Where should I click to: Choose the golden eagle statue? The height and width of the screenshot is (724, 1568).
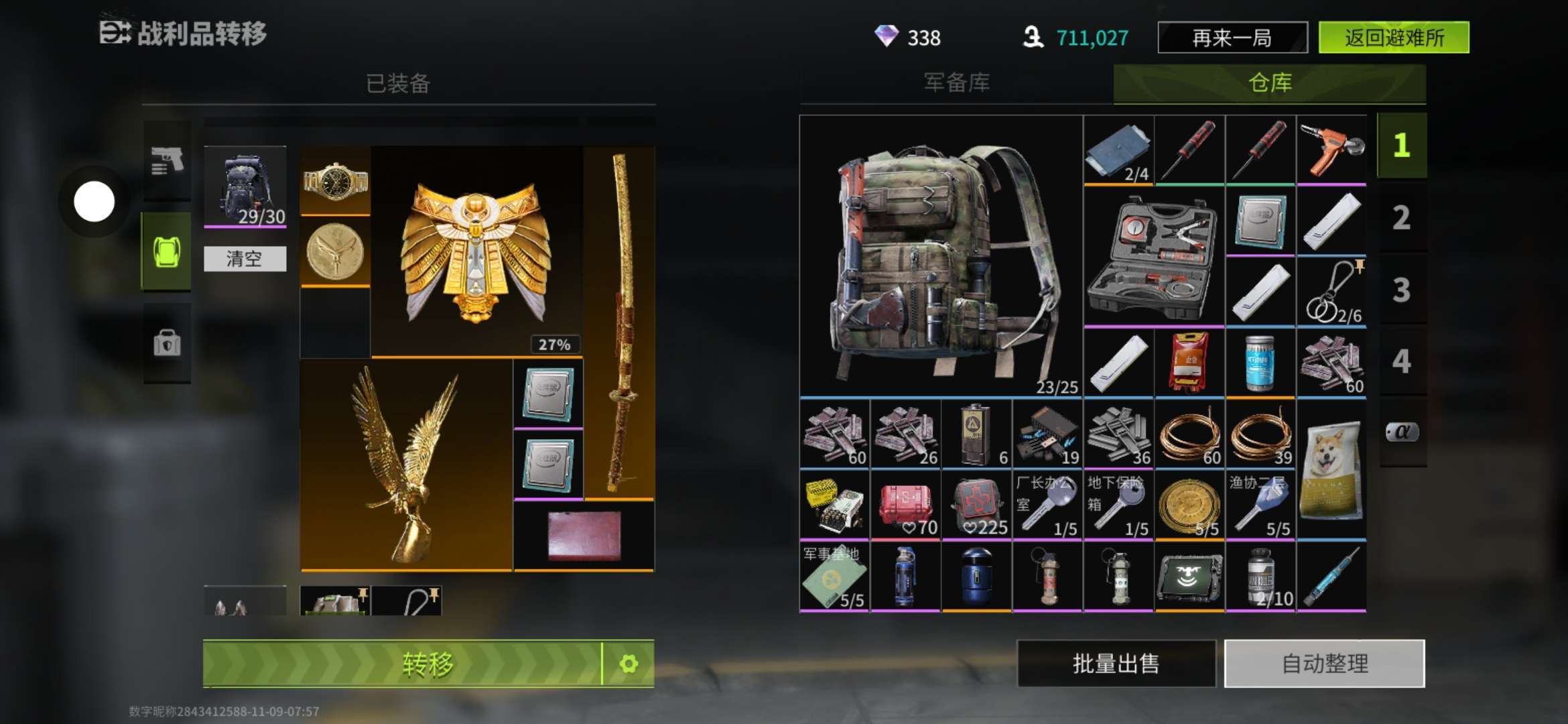[x=406, y=464]
